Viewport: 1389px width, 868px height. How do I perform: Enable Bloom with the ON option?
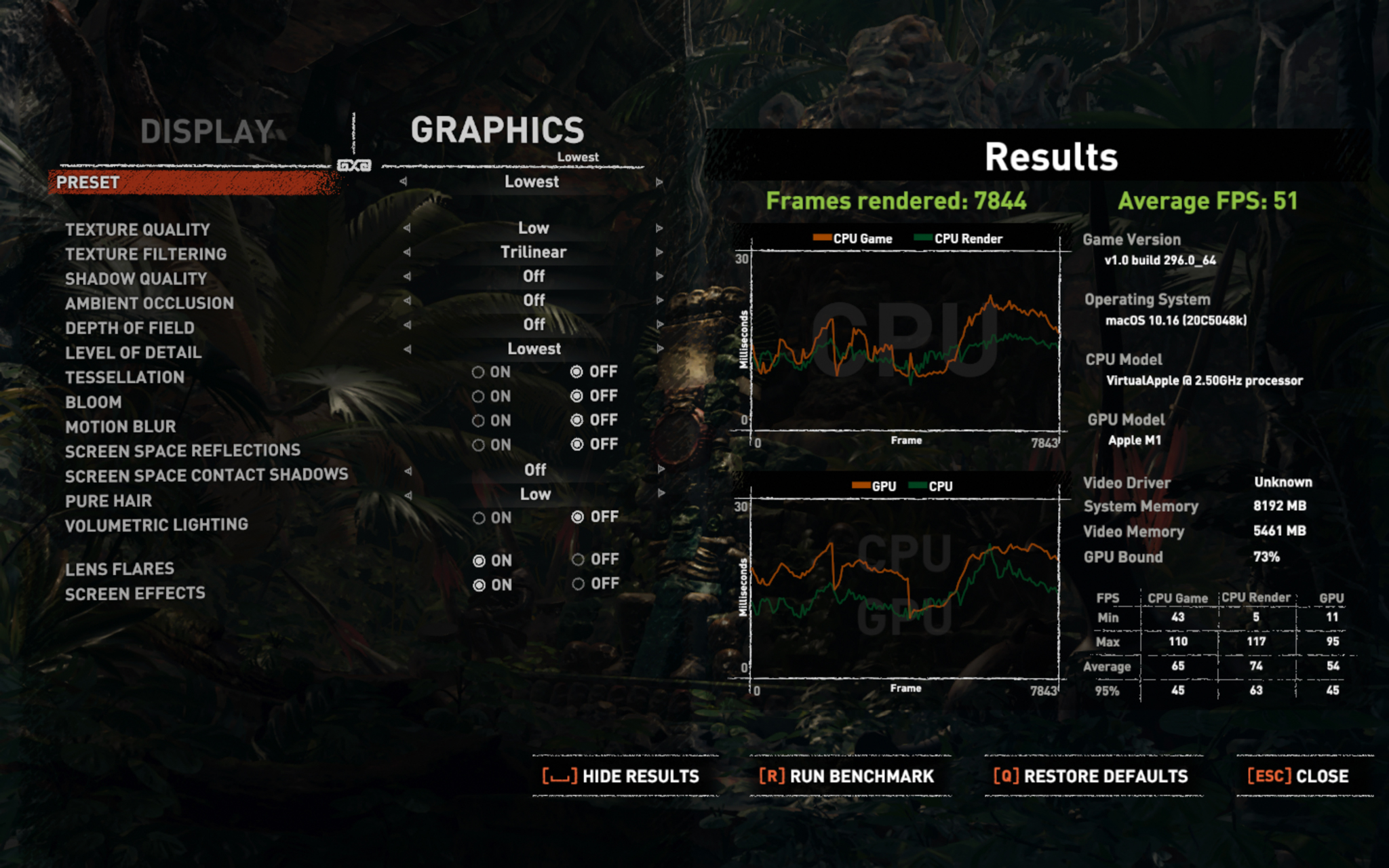coord(479,396)
